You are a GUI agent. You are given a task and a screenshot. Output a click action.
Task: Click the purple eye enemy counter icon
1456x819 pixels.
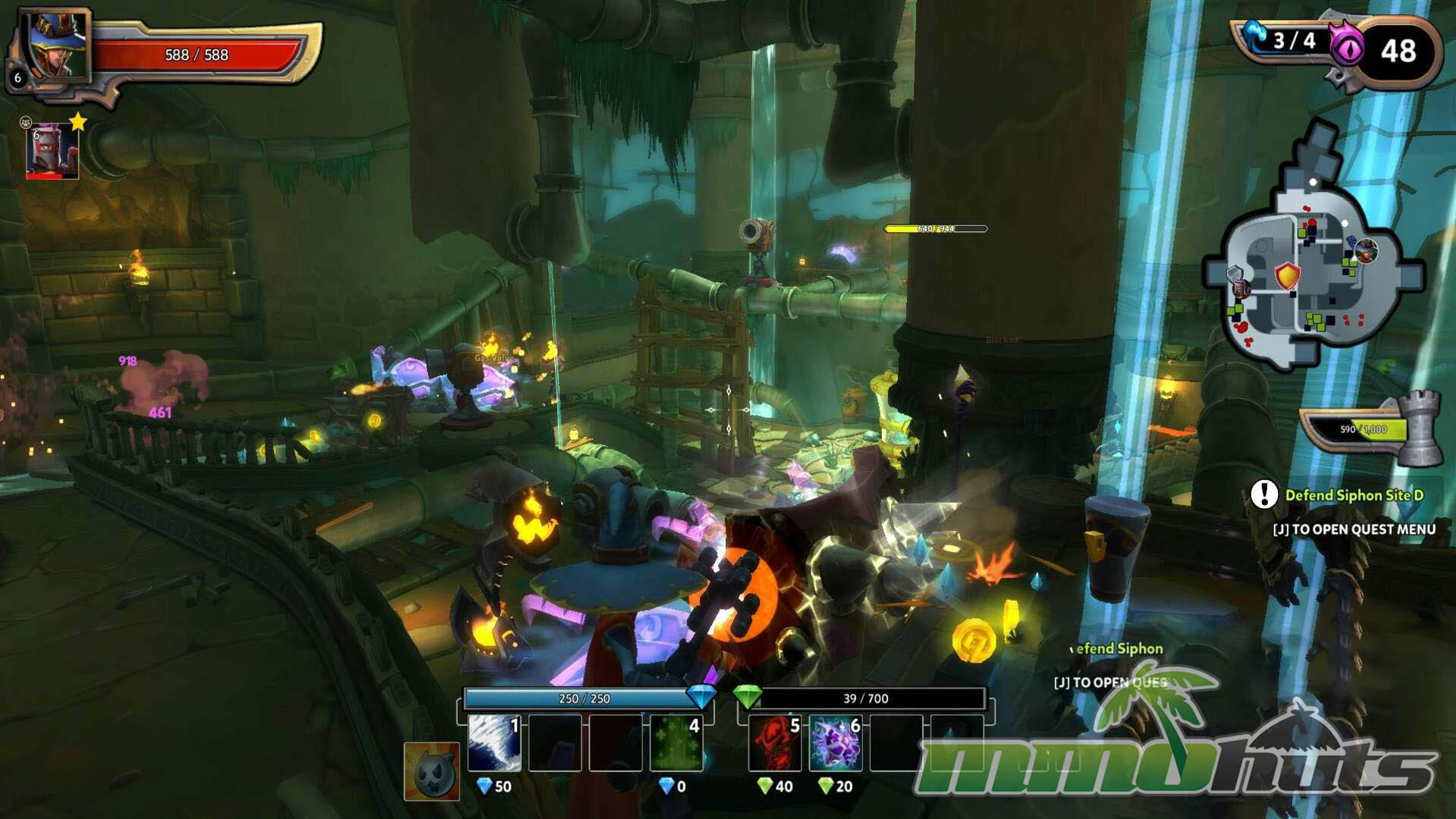[1347, 50]
